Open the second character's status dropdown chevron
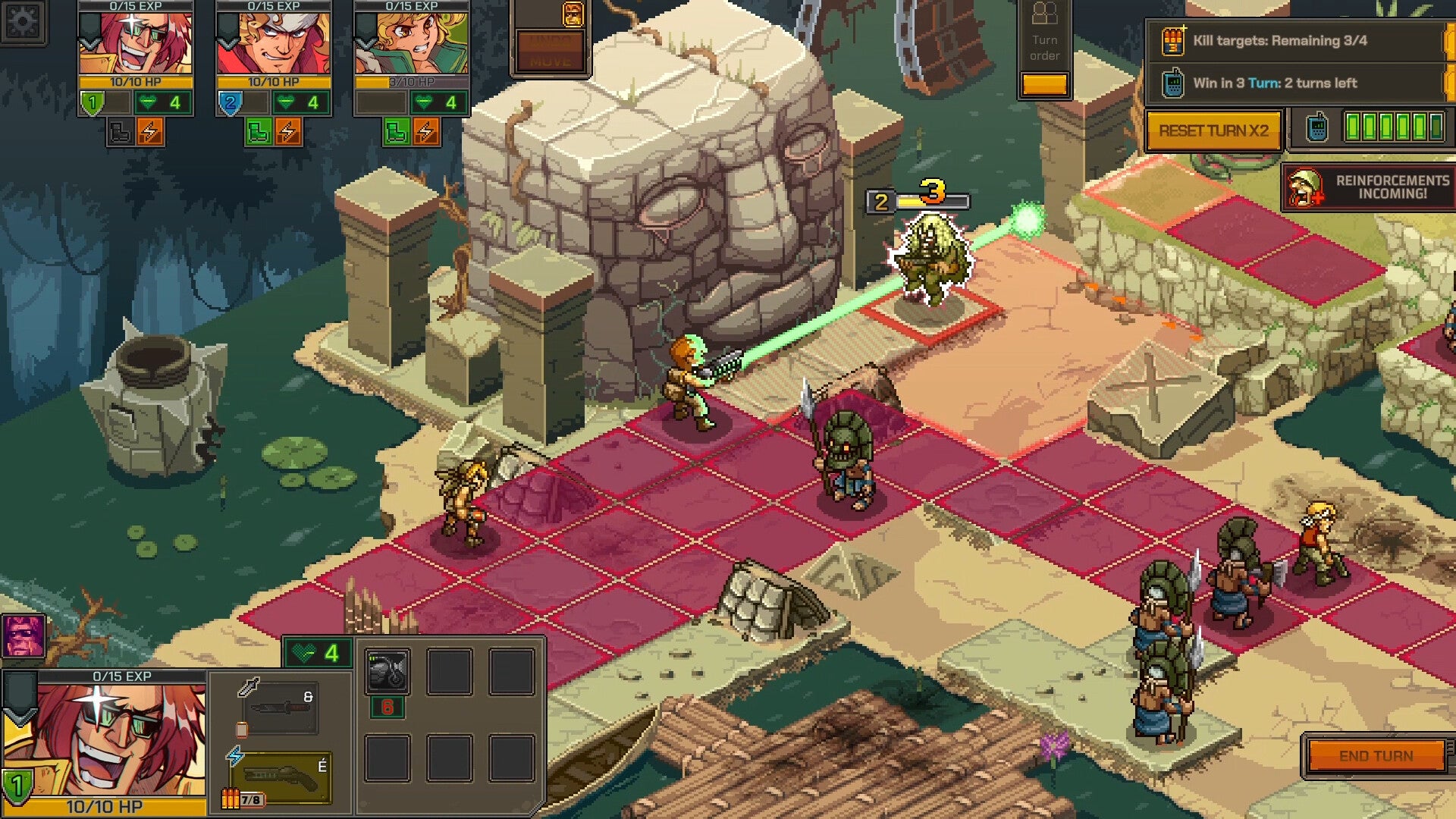This screenshot has height=819, width=1456. tap(227, 43)
